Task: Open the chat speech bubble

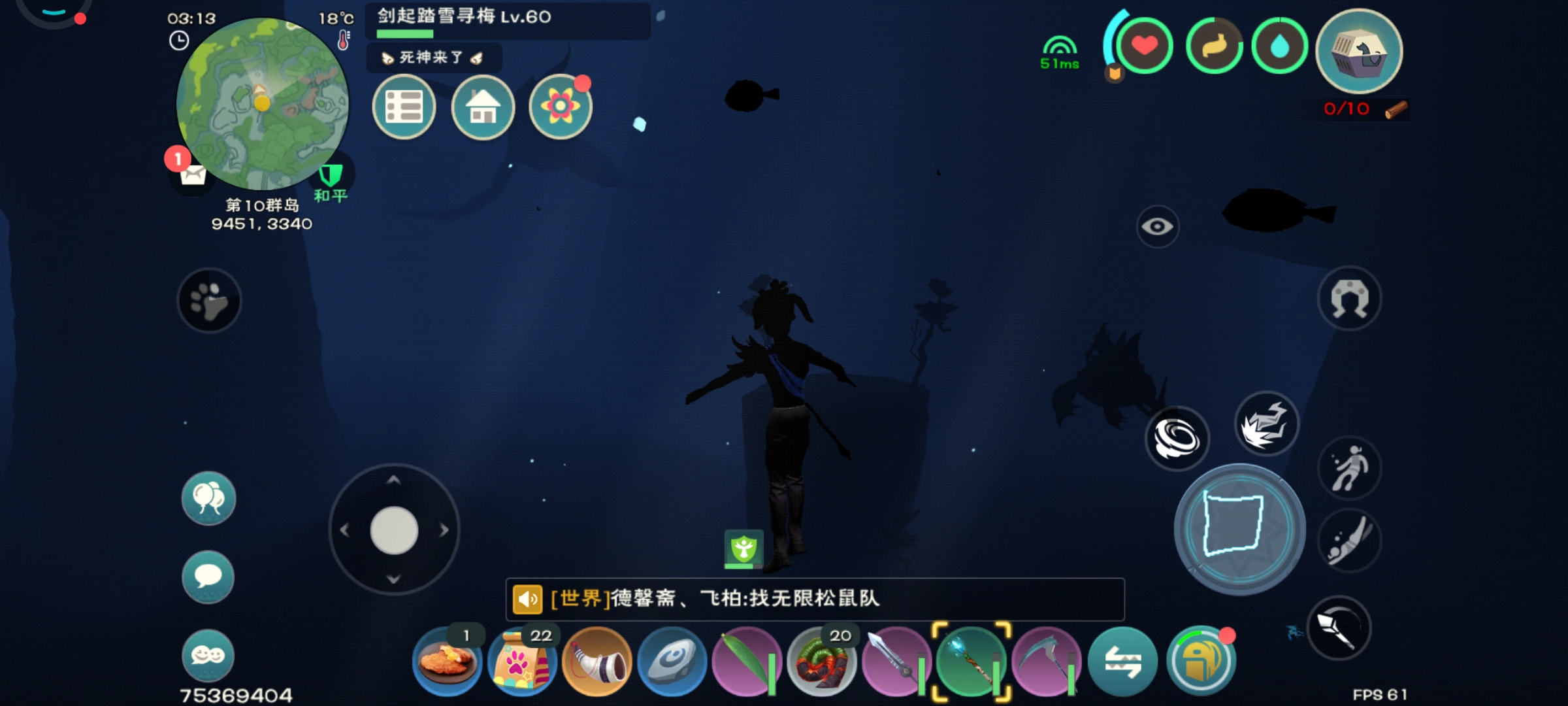Action: 208,577
